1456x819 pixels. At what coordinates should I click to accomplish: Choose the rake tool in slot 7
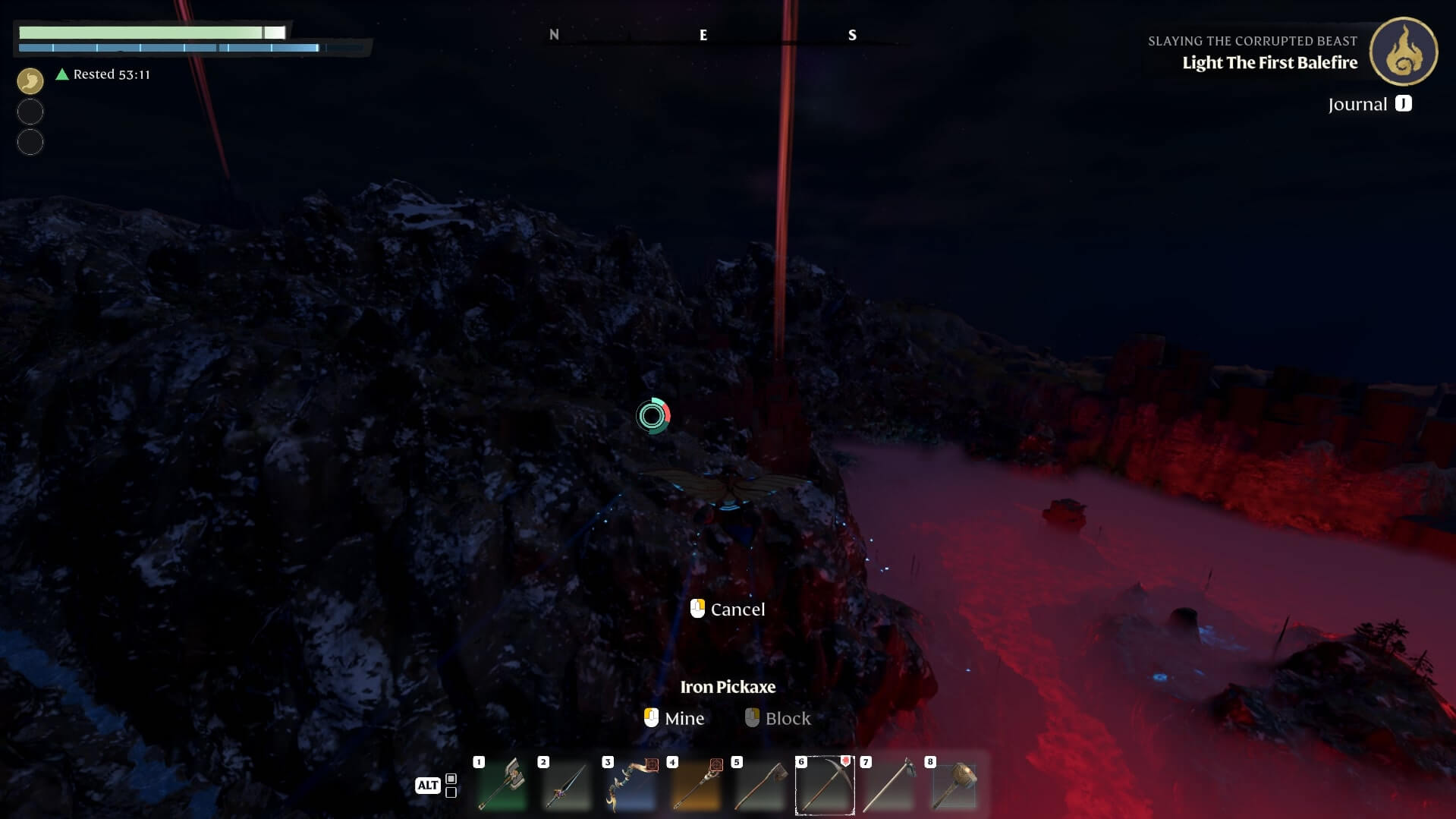889,786
